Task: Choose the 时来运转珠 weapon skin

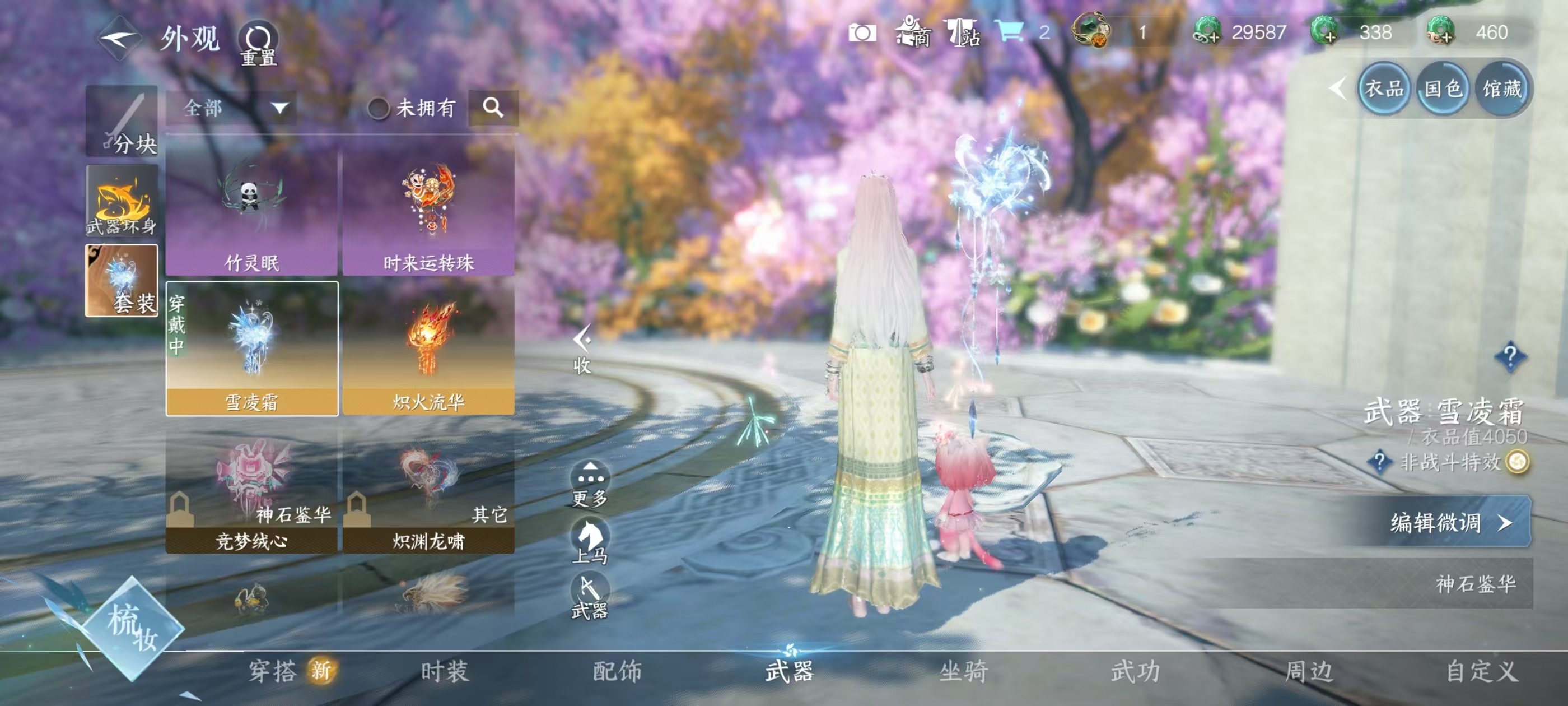Action: pos(428,213)
